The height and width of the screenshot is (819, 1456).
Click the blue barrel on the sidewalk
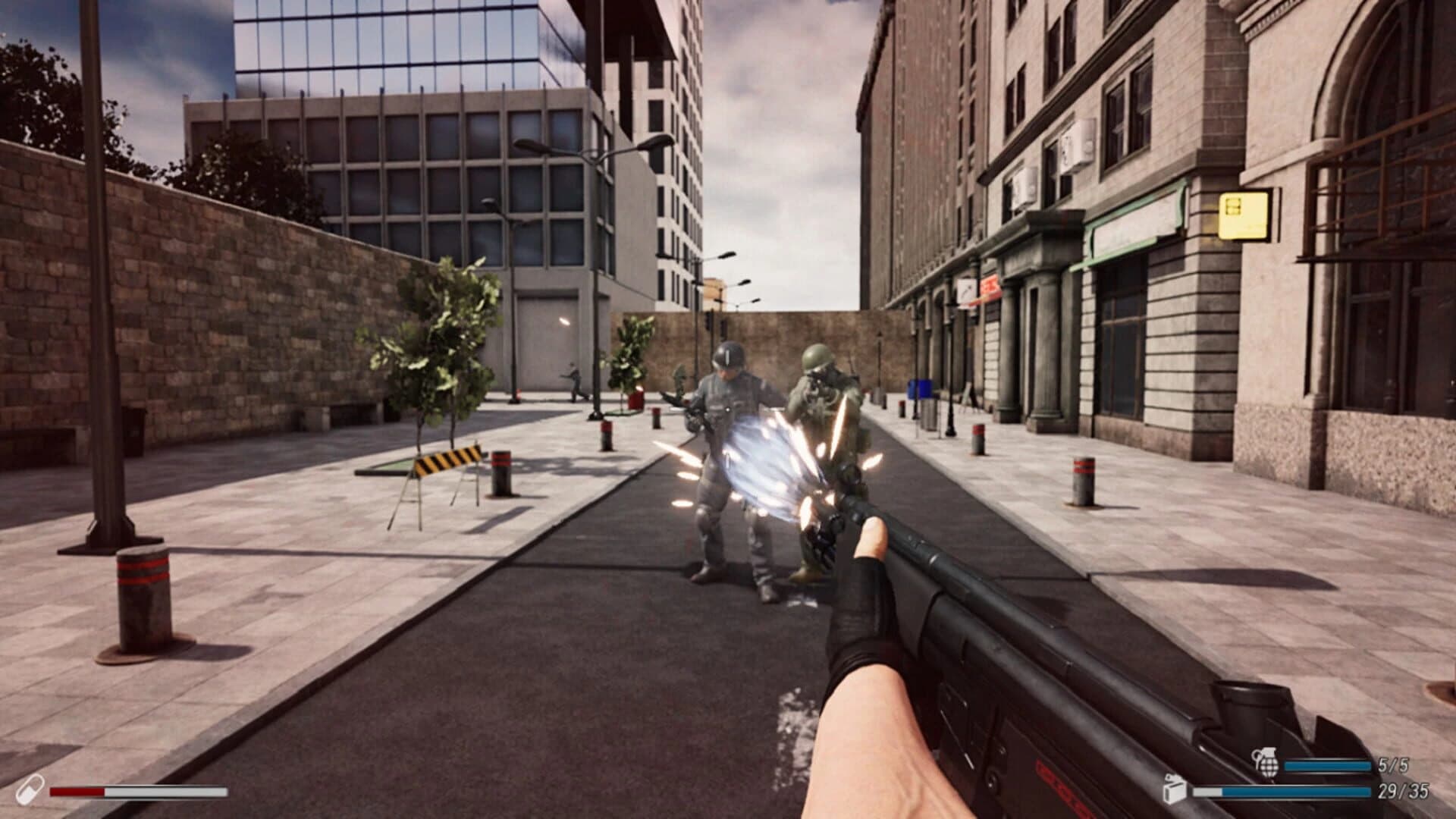[919, 388]
